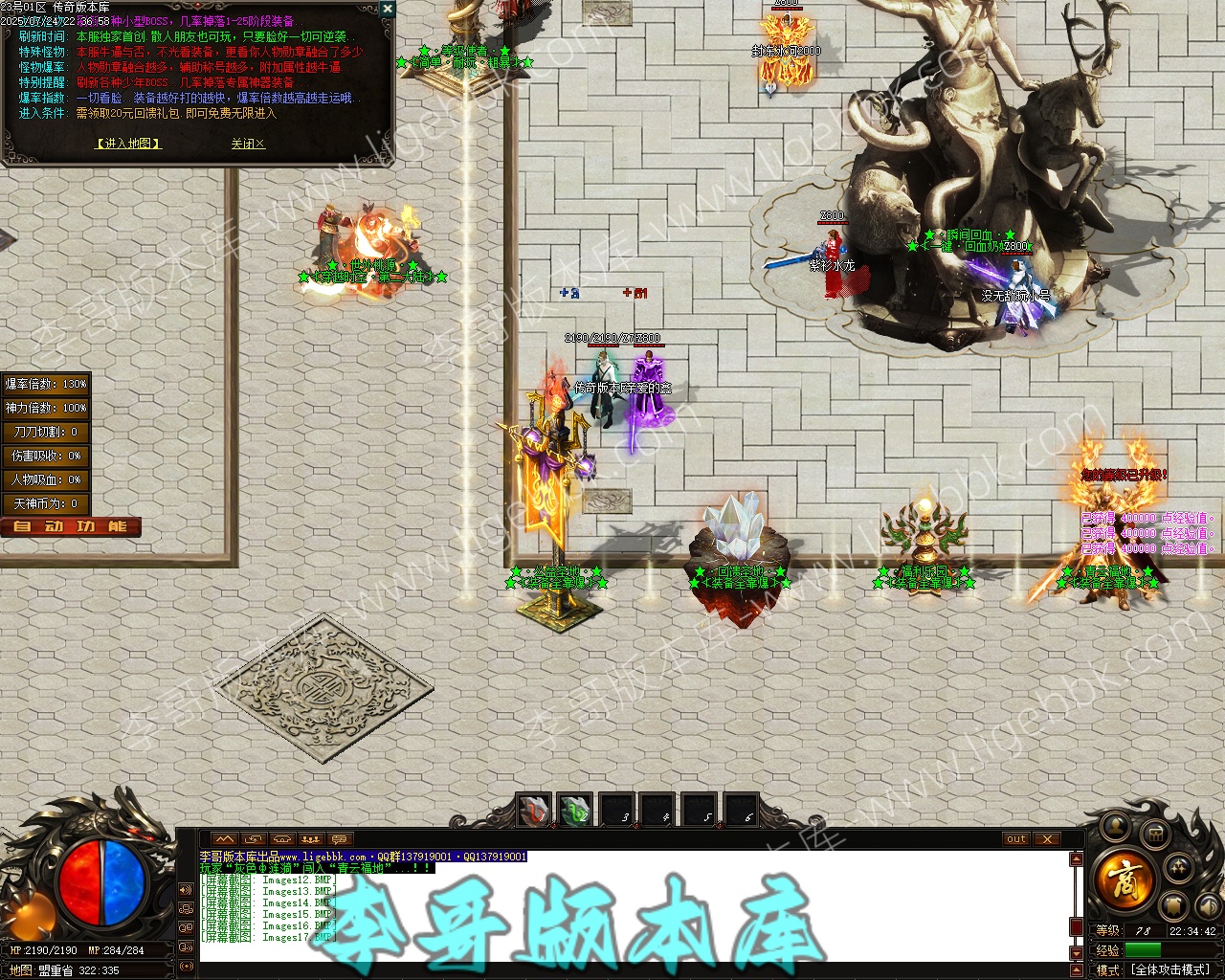Screen dimensions: 1225x980
Task: Open the character portrait icon
Action: (1114, 827)
